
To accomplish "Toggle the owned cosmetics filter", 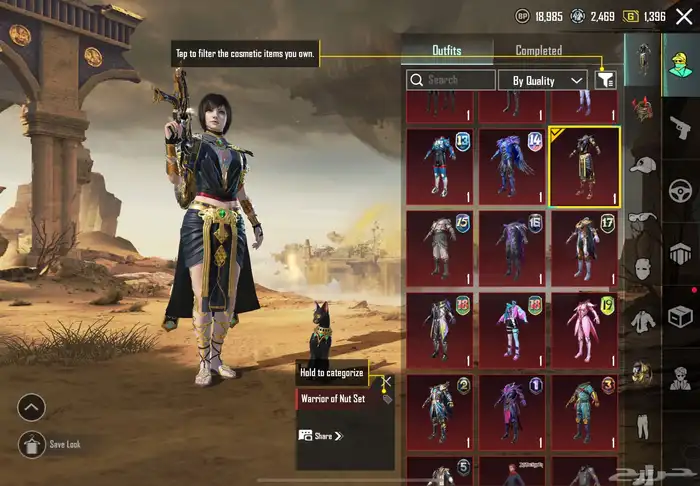I will point(605,80).
